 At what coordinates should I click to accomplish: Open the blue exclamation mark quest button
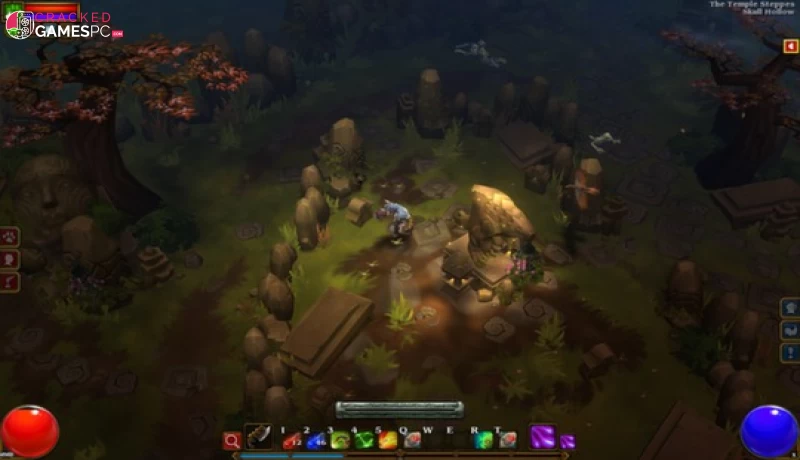[790, 353]
